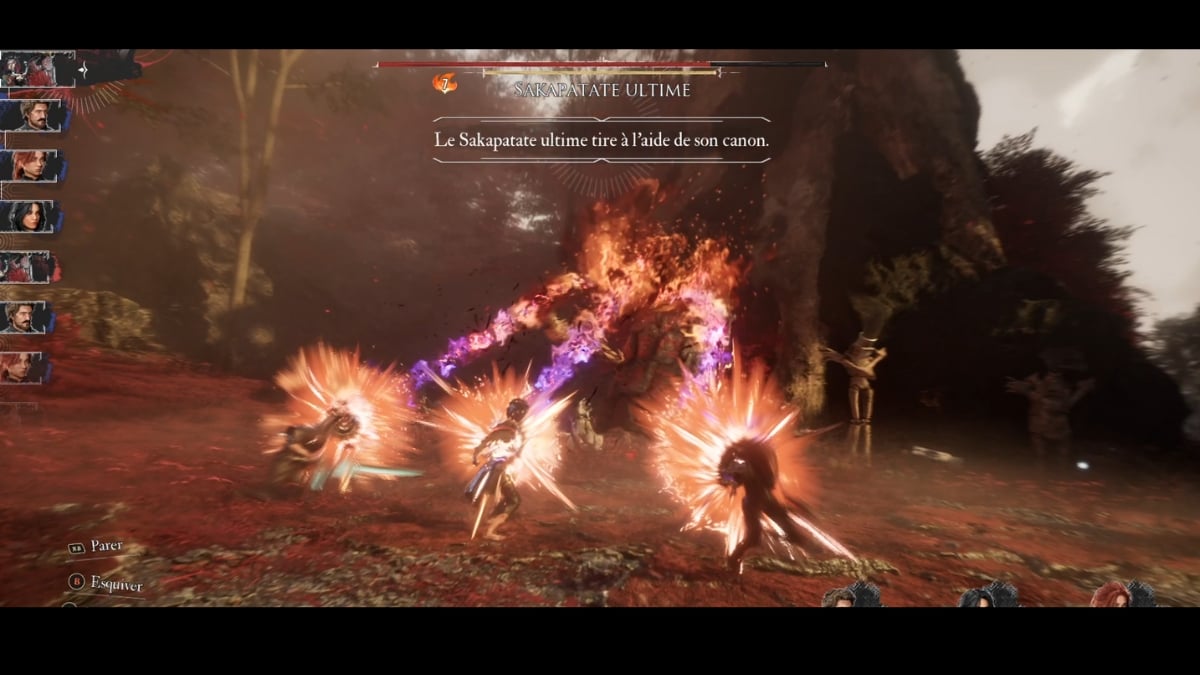Select the highlighted Sakapatate portrait in the turn order
The width and height of the screenshot is (1200, 675).
tap(38, 68)
